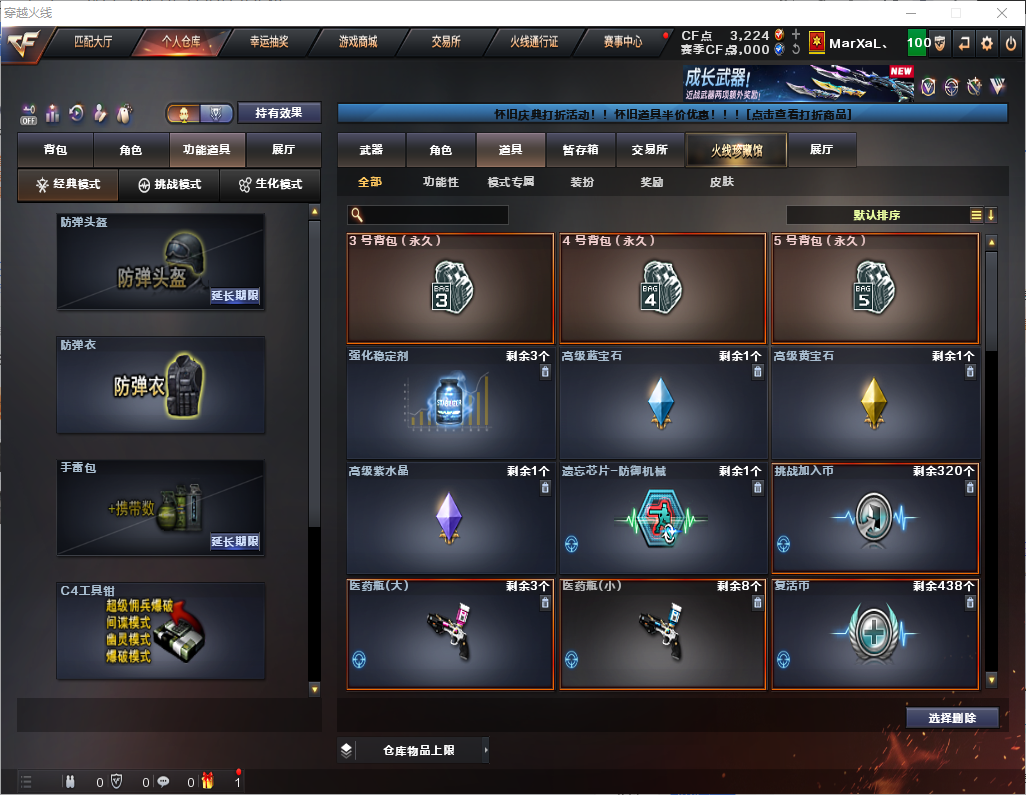Open the 匹配大厅 matchmaking lobby
Viewport: 1026px width, 795px height.
coord(95,42)
